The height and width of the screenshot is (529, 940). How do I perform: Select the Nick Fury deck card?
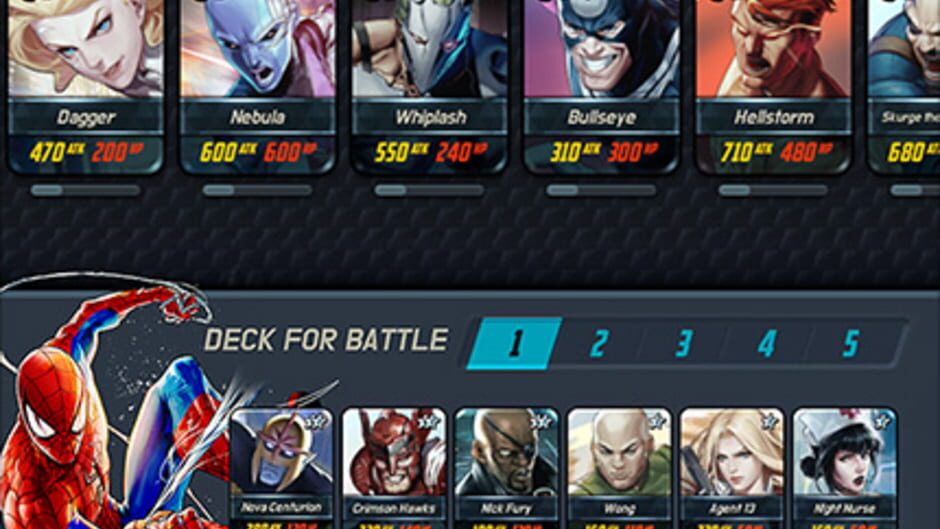point(506,465)
